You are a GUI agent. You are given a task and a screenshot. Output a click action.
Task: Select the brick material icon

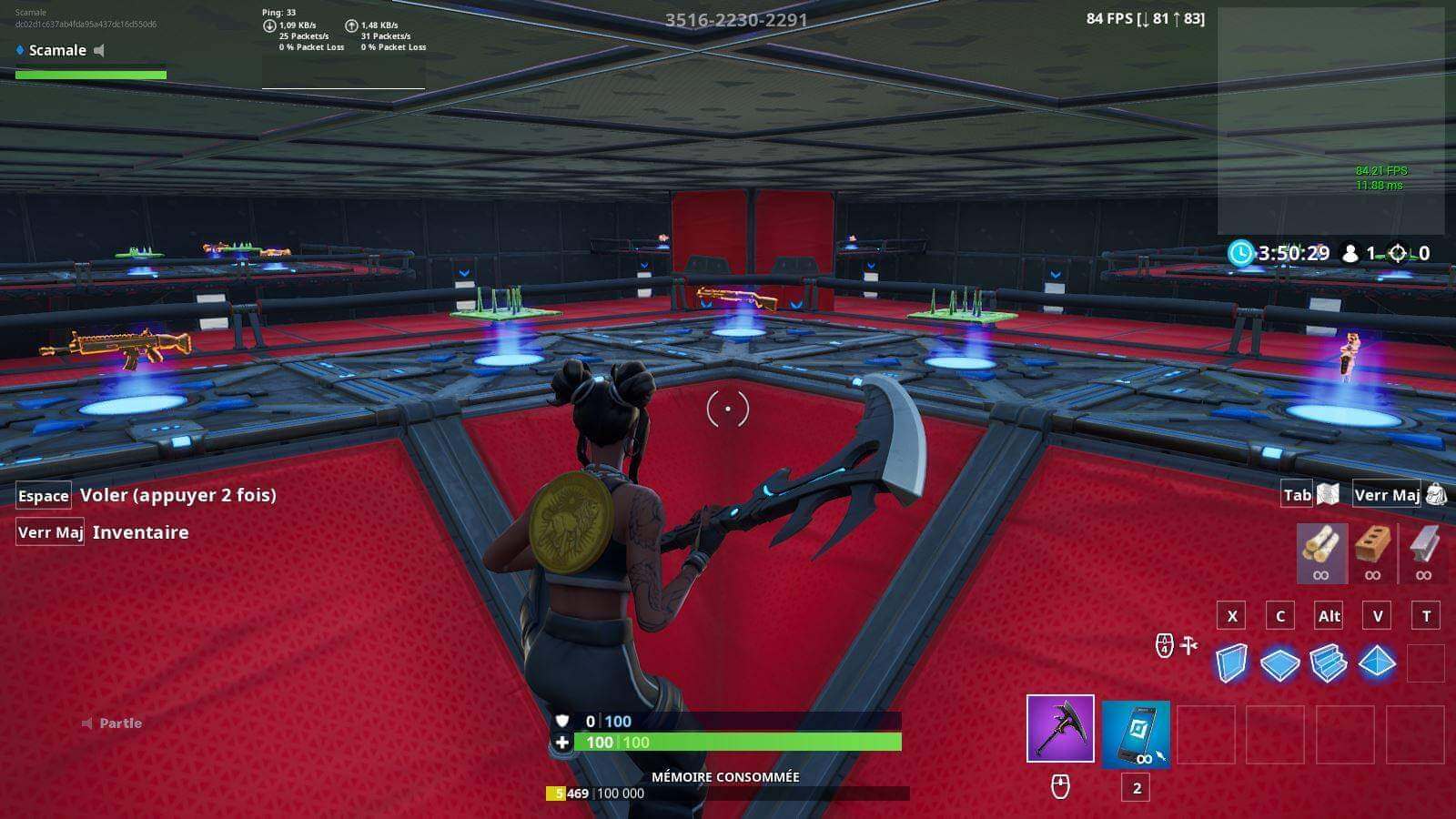pyautogui.click(x=1374, y=546)
